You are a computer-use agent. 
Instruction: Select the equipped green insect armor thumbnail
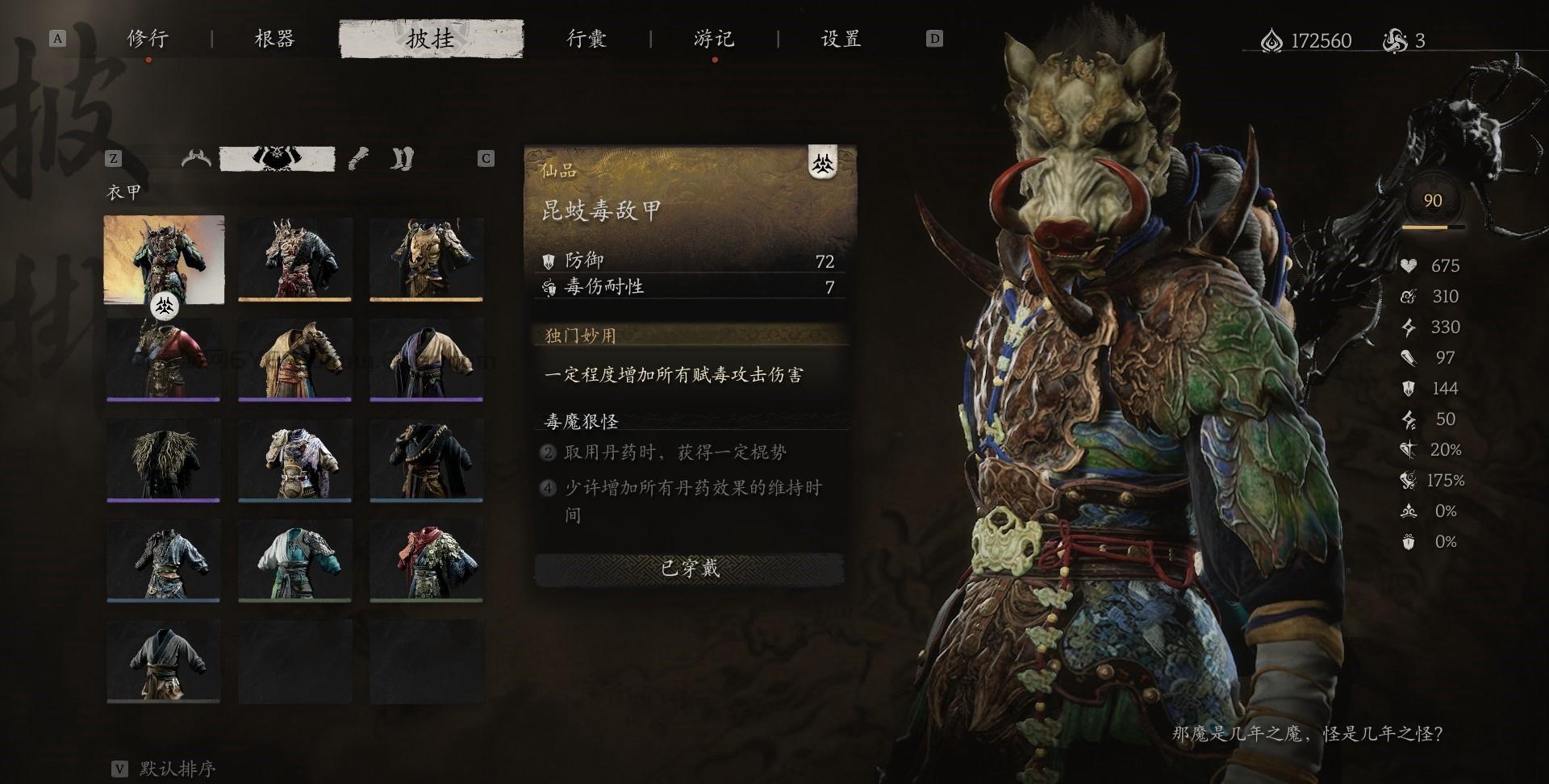164,258
